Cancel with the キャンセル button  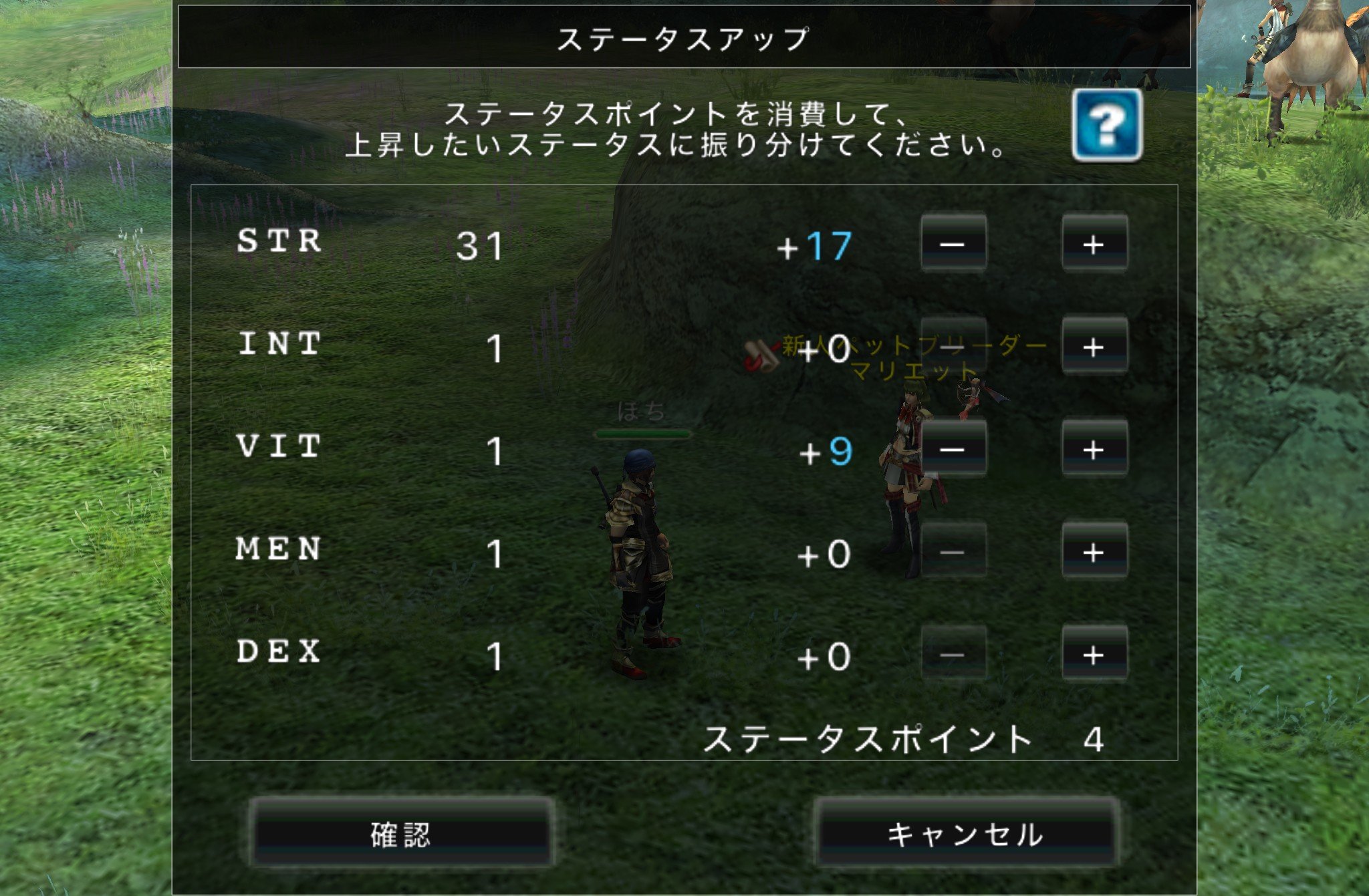click(965, 834)
